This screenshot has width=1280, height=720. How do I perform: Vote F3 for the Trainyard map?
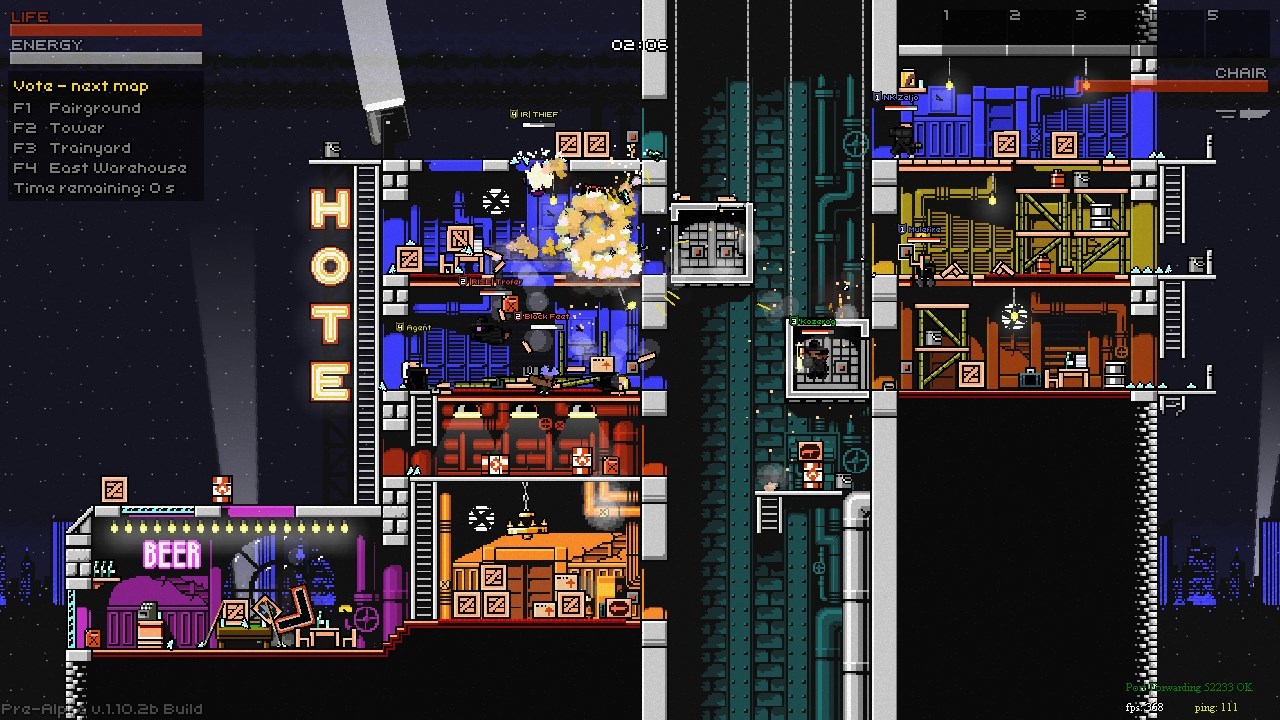point(70,148)
